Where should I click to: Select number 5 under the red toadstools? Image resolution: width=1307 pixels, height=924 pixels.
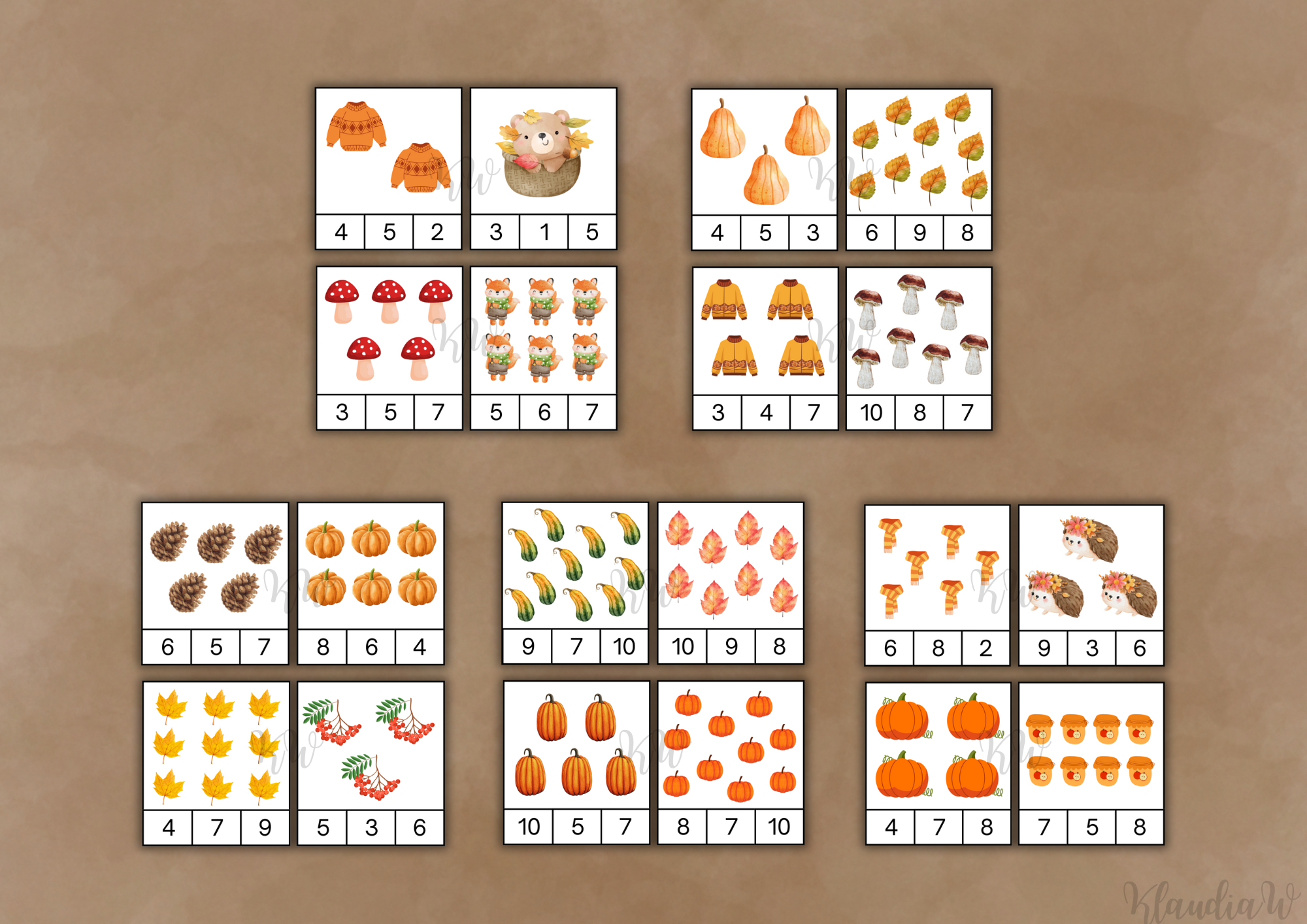[x=390, y=412]
